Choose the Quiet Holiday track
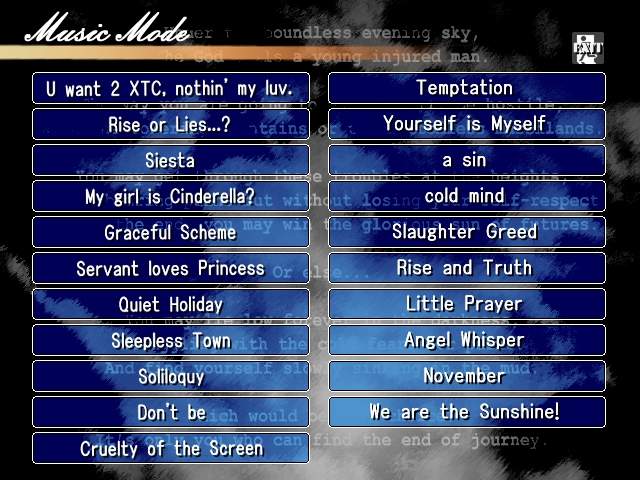Viewport: 640px width, 480px height. [170, 304]
